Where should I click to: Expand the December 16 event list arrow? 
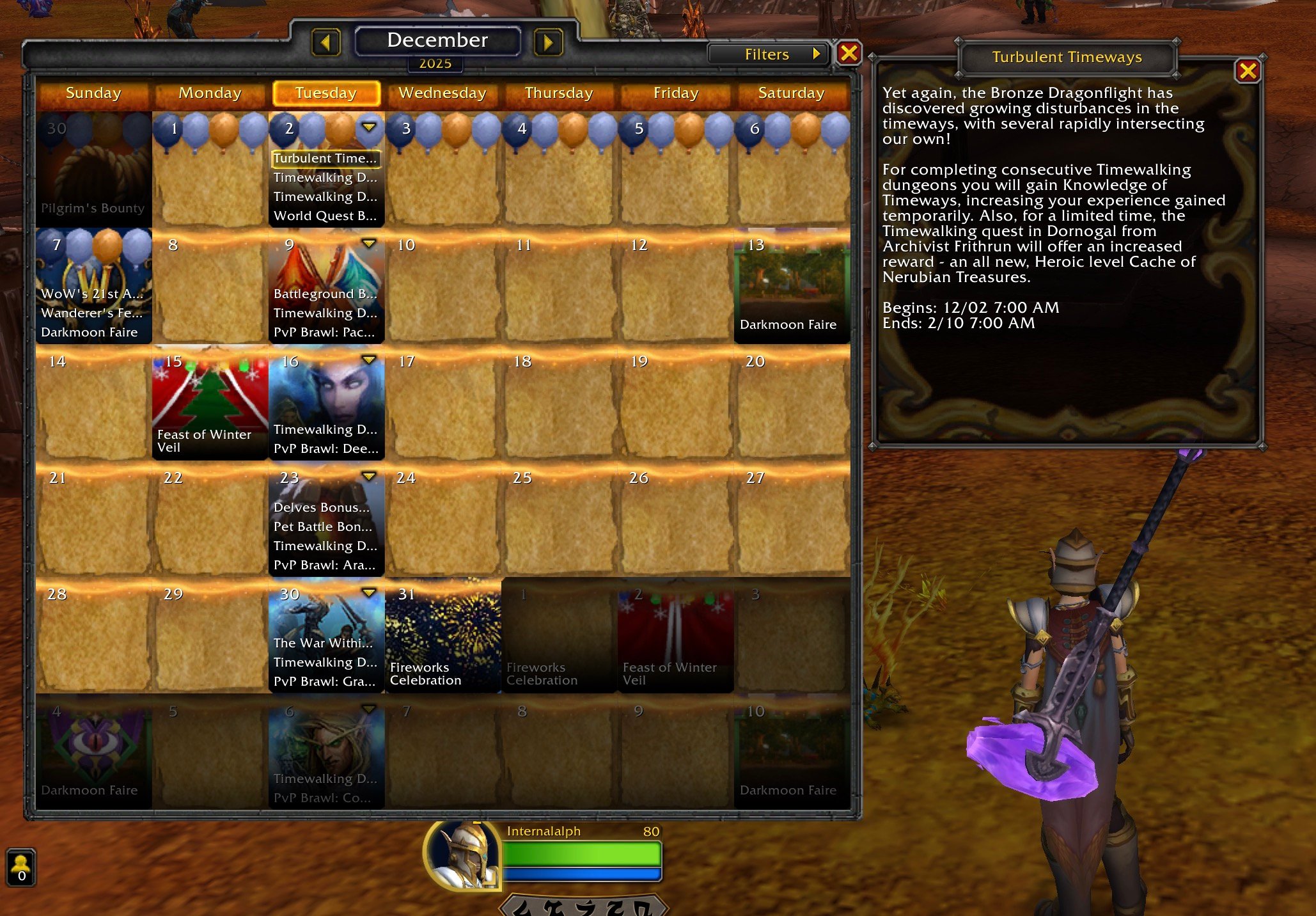pos(369,360)
